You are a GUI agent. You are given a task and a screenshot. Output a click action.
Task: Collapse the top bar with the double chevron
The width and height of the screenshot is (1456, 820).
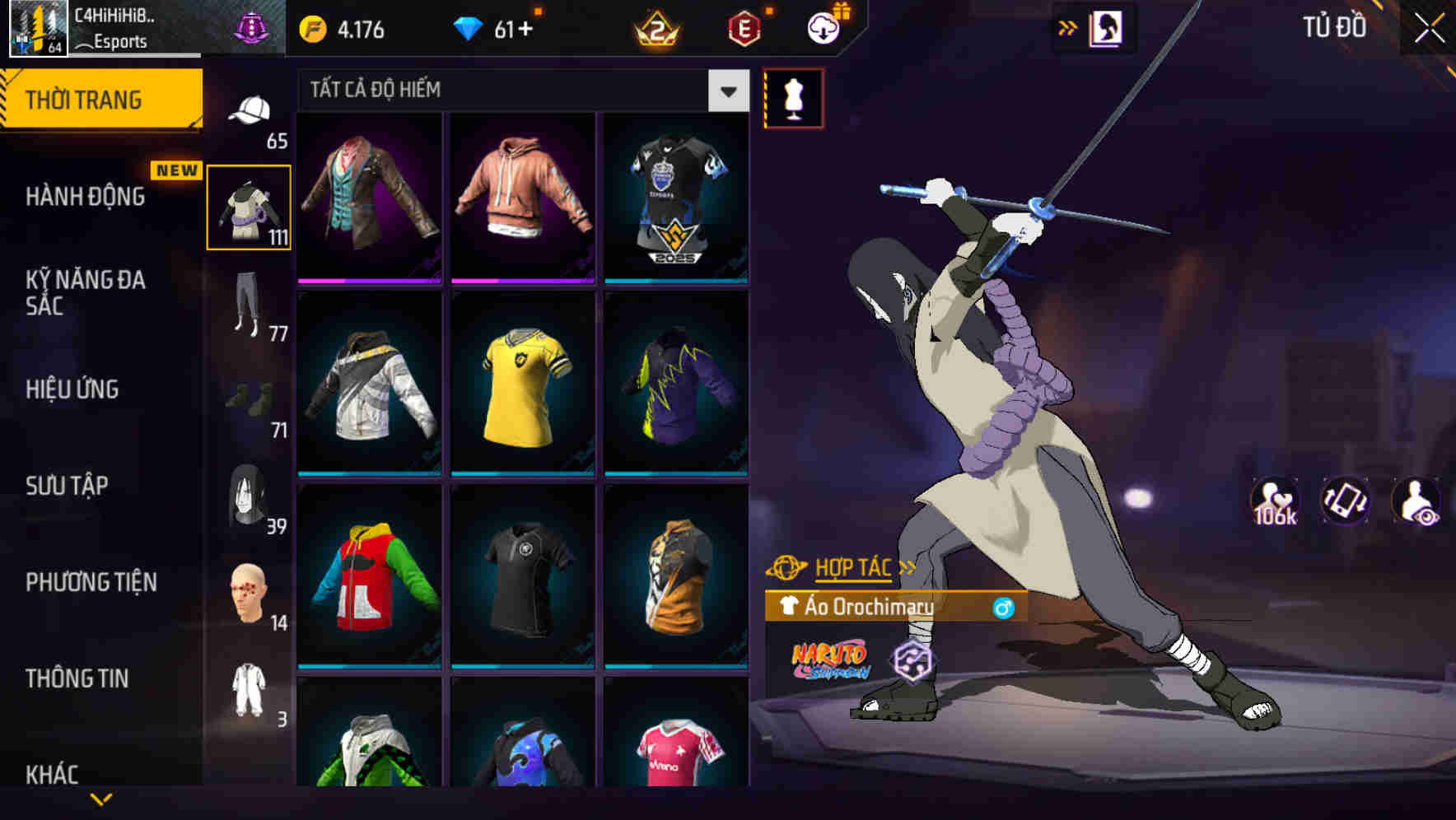[1066, 27]
